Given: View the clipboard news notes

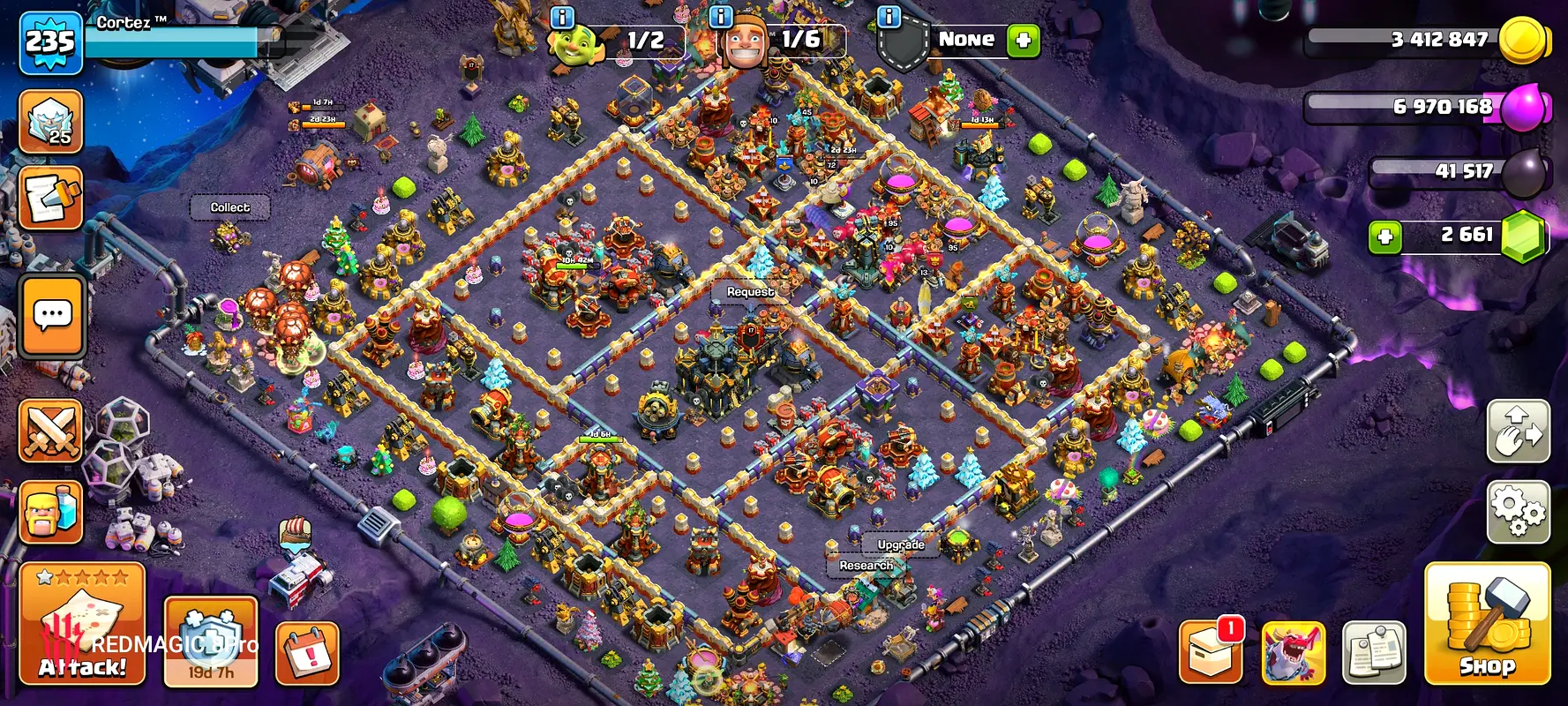Looking at the screenshot, I should click(1374, 653).
